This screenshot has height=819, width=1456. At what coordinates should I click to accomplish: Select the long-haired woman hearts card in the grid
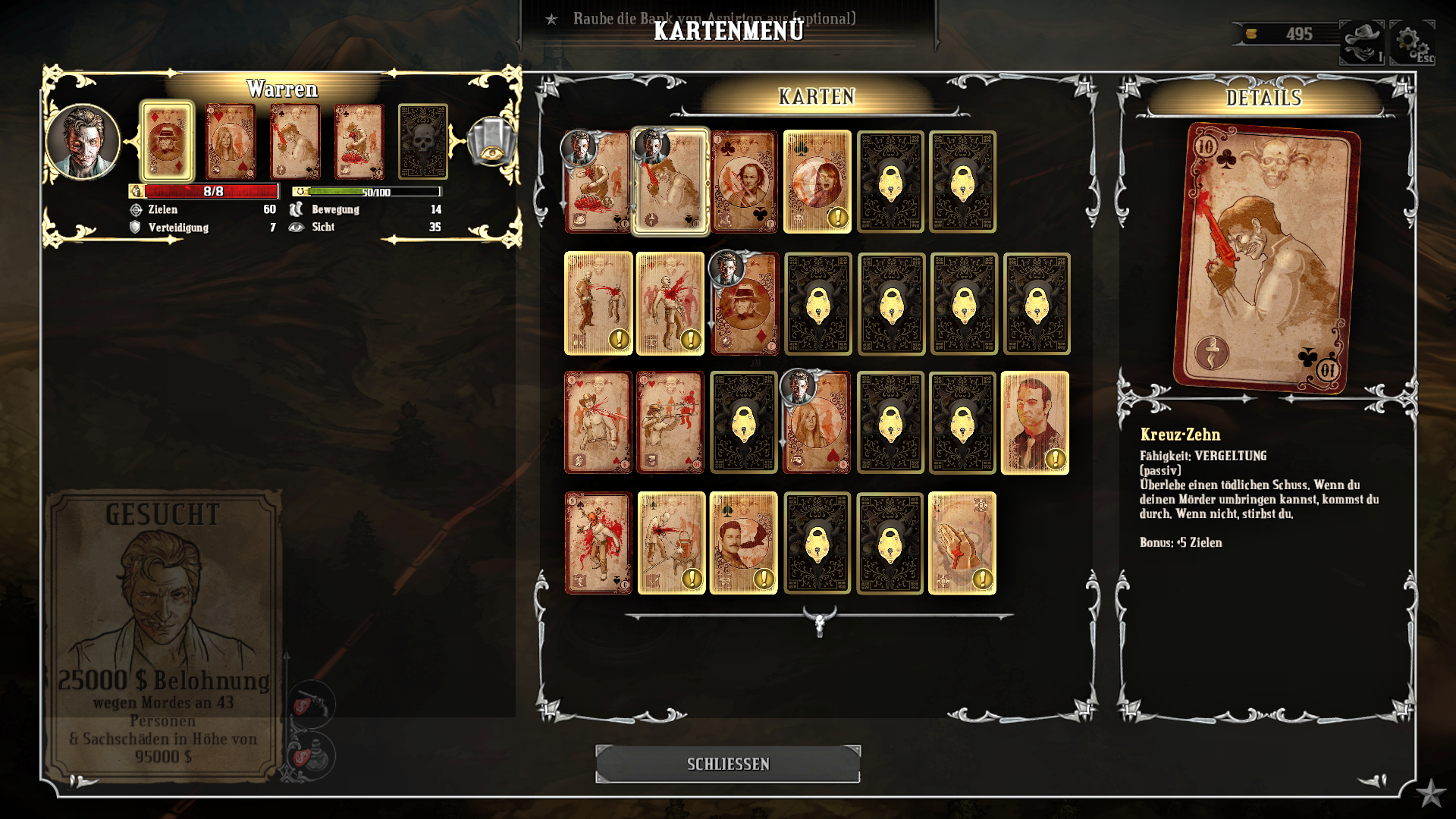[817, 423]
